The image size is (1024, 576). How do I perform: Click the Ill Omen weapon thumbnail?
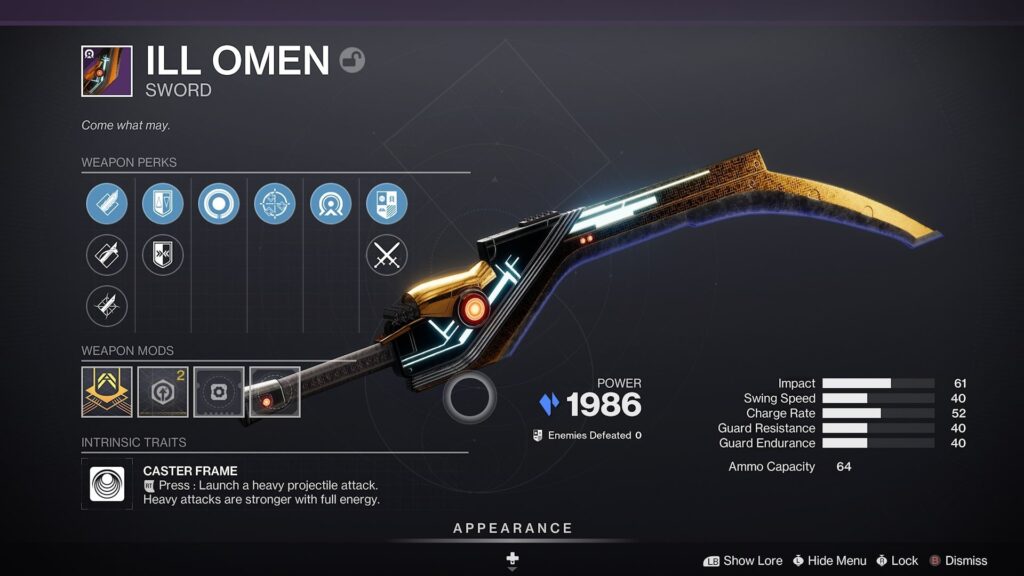pyautogui.click(x=106, y=71)
